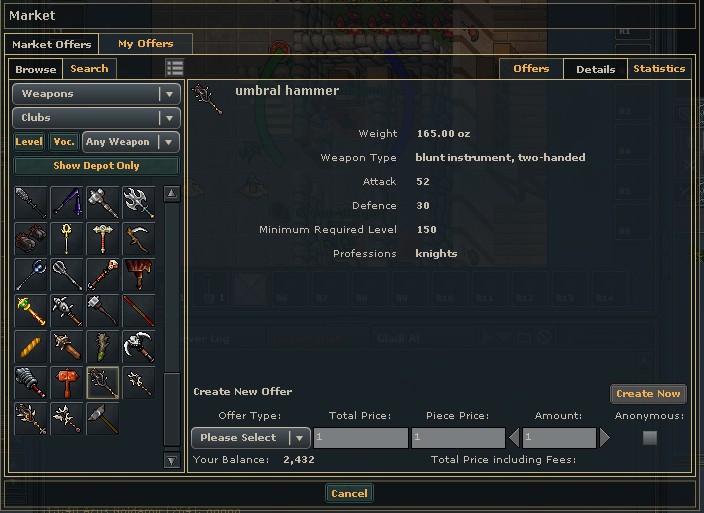Tick the Anonymous checkbox
704x513 pixels.
[x=650, y=438]
